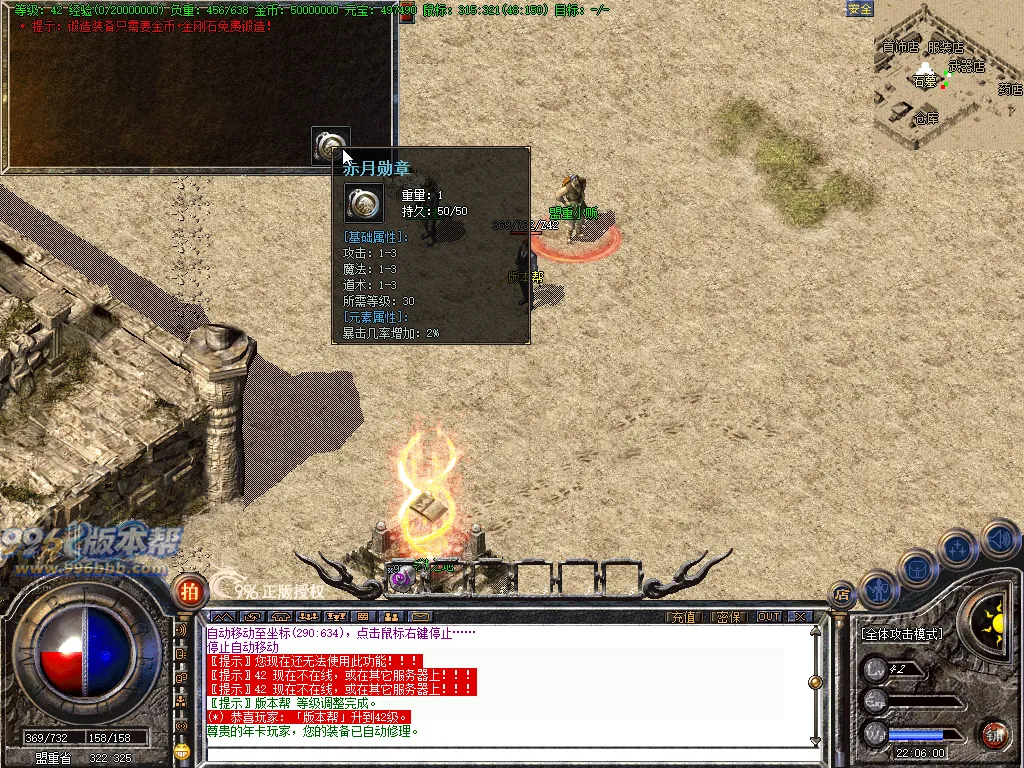1024x768 pixels.
Task: Click the orange 拍 auction button
Action: [x=188, y=592]
